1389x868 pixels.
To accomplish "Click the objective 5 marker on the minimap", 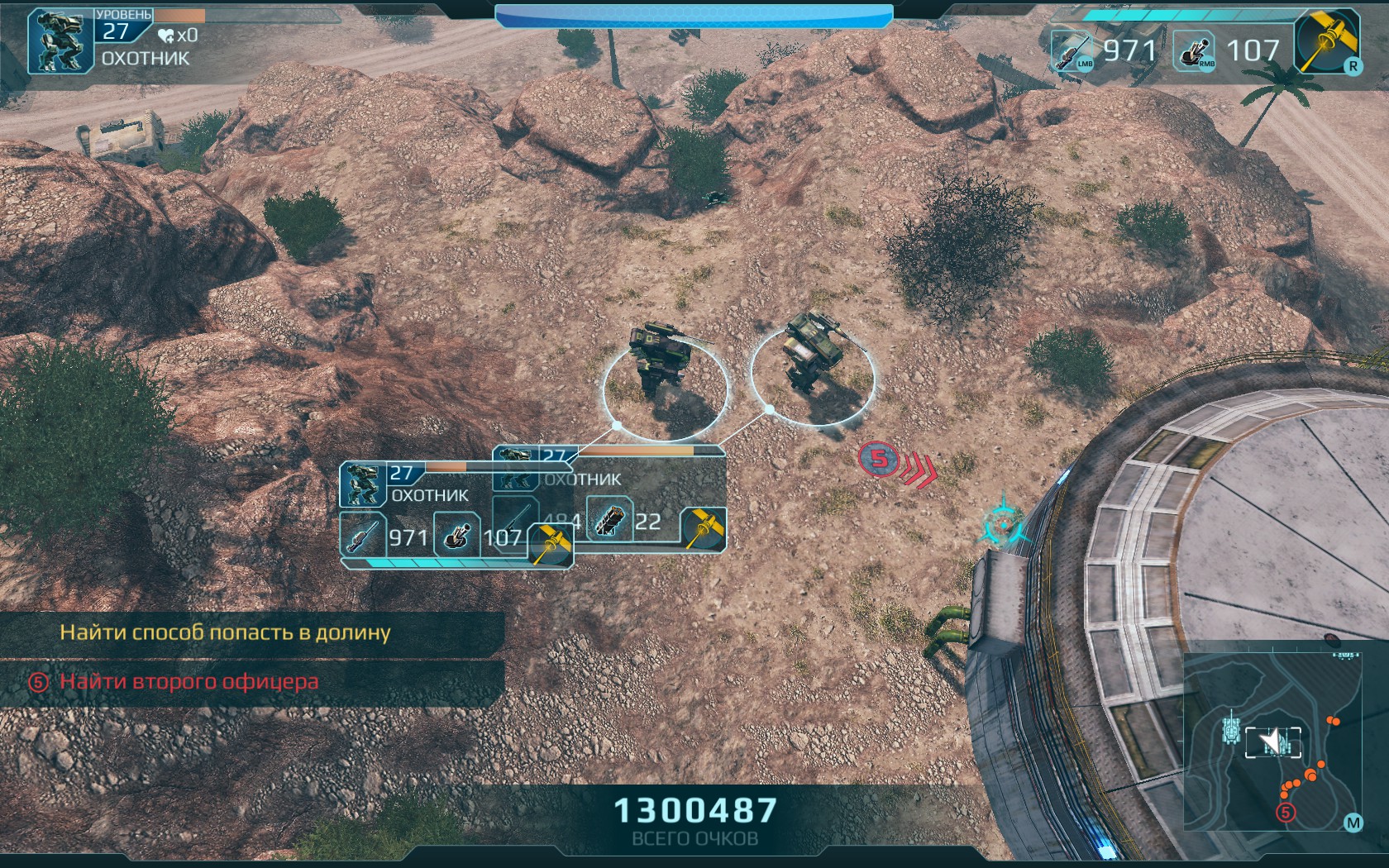I will pyautogui.click(x=1286, y=813).
